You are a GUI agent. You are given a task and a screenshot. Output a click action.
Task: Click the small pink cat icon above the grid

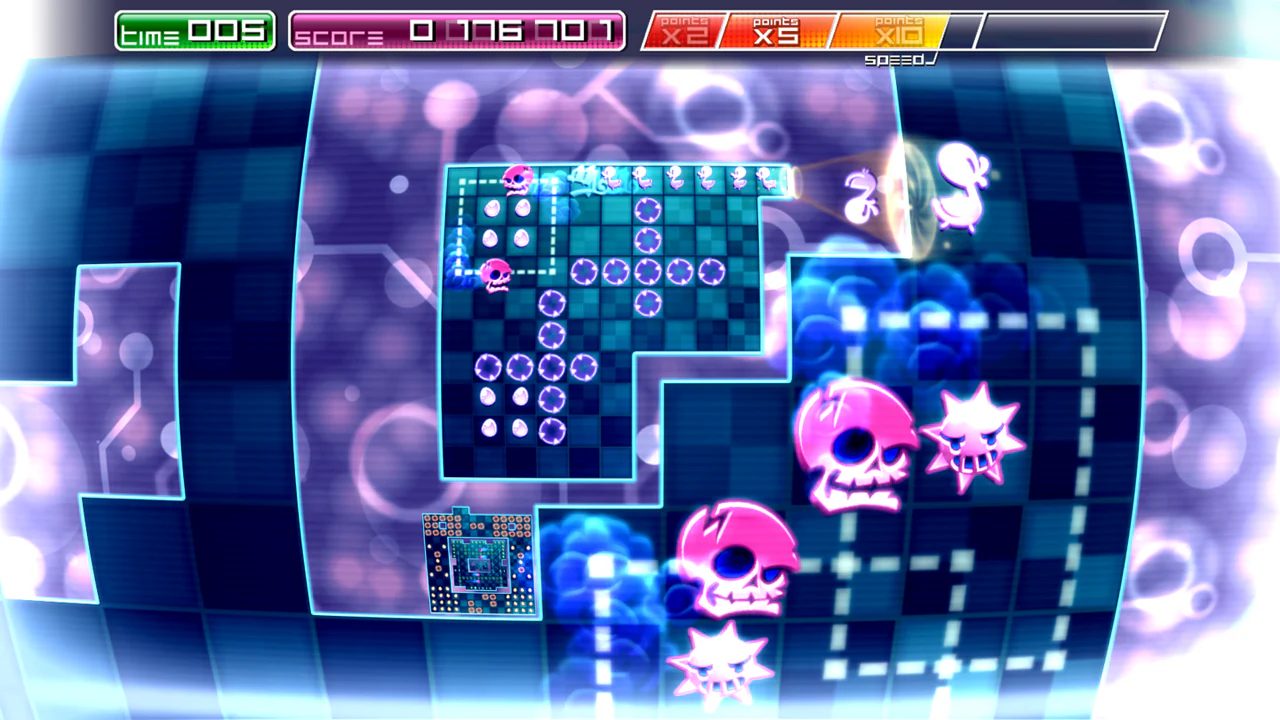point(518,180)
